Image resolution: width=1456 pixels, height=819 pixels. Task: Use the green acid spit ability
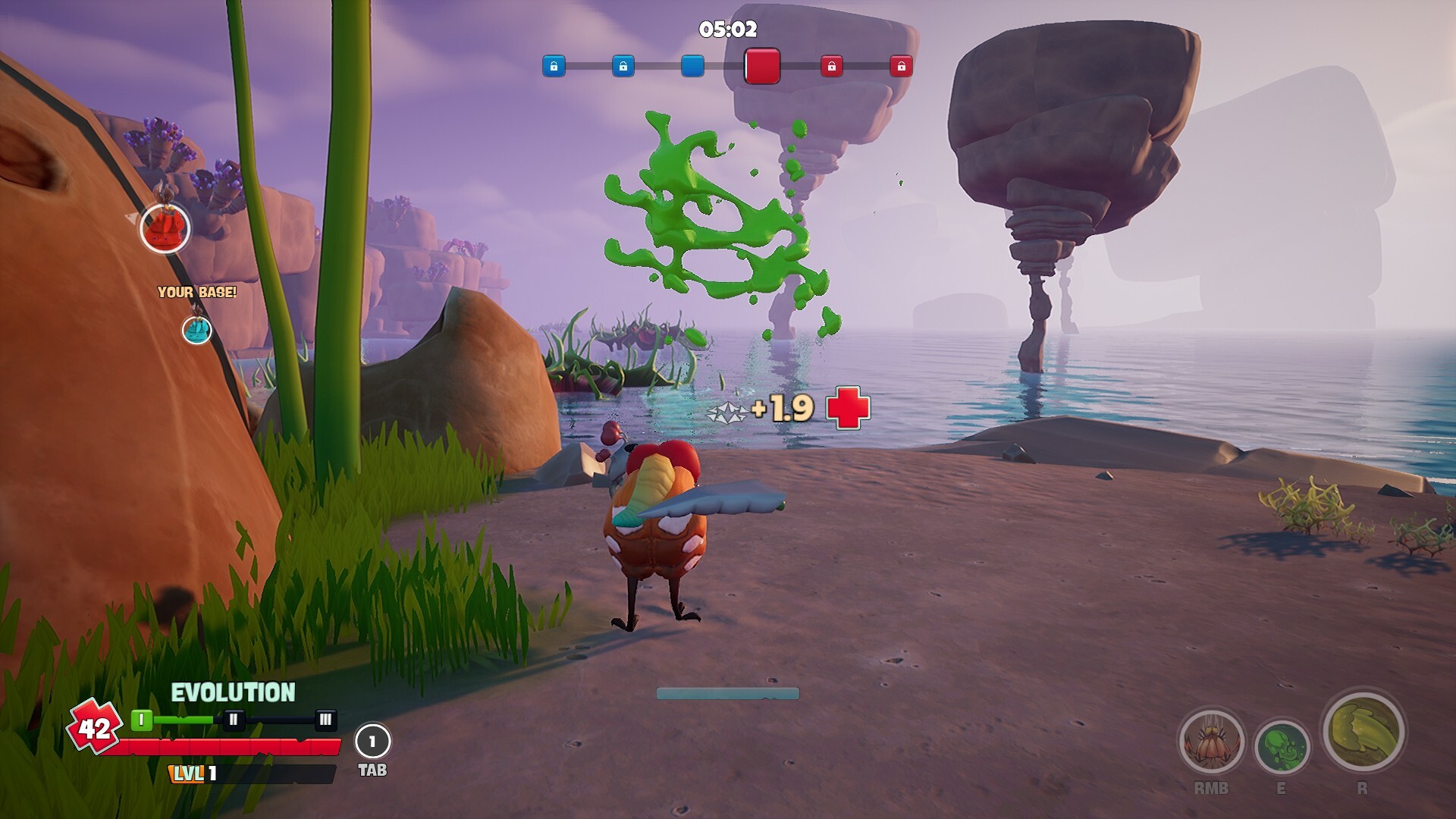click(x=1282, y=747)
